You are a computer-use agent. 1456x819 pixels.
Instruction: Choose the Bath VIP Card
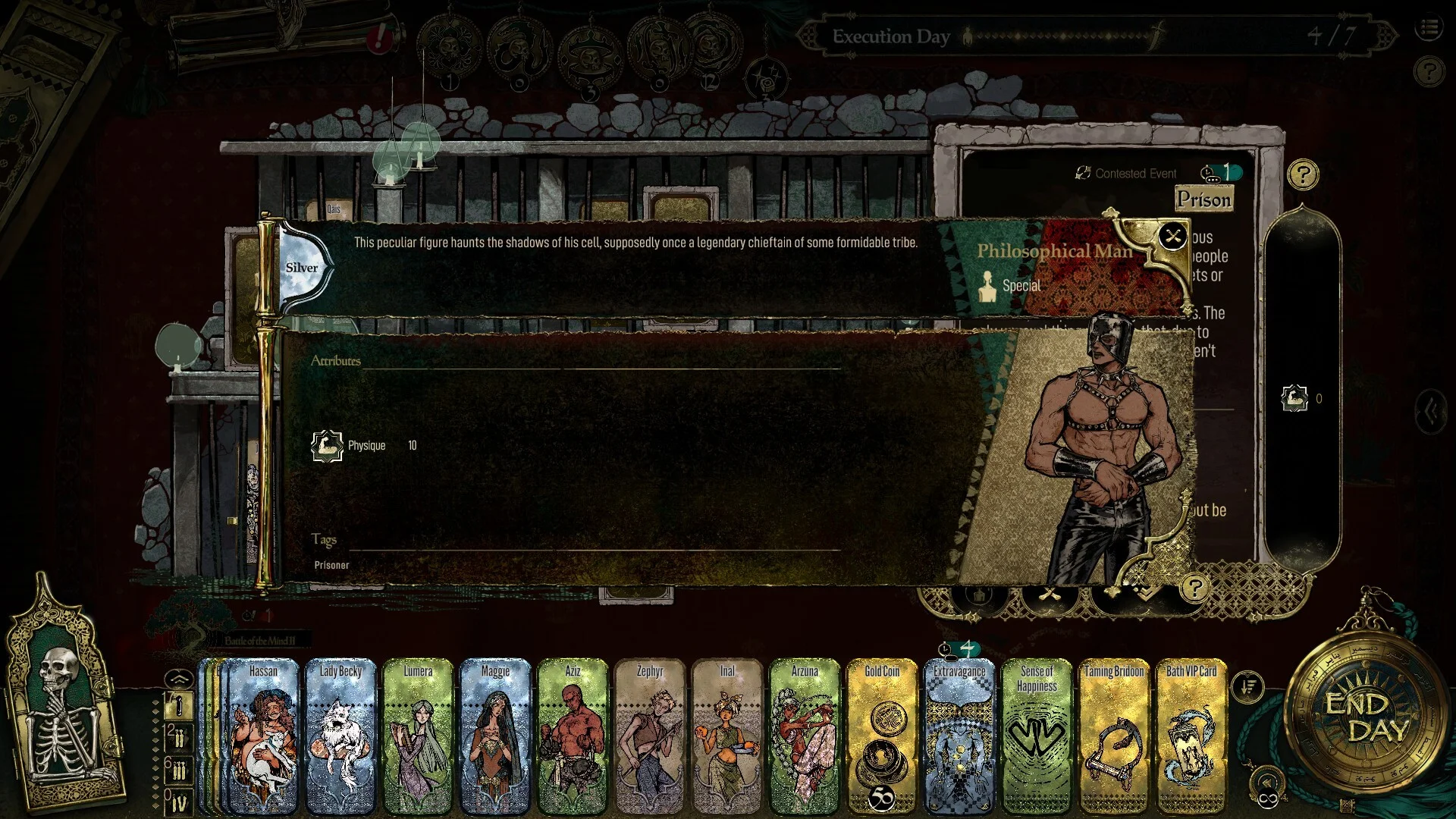1191,736
